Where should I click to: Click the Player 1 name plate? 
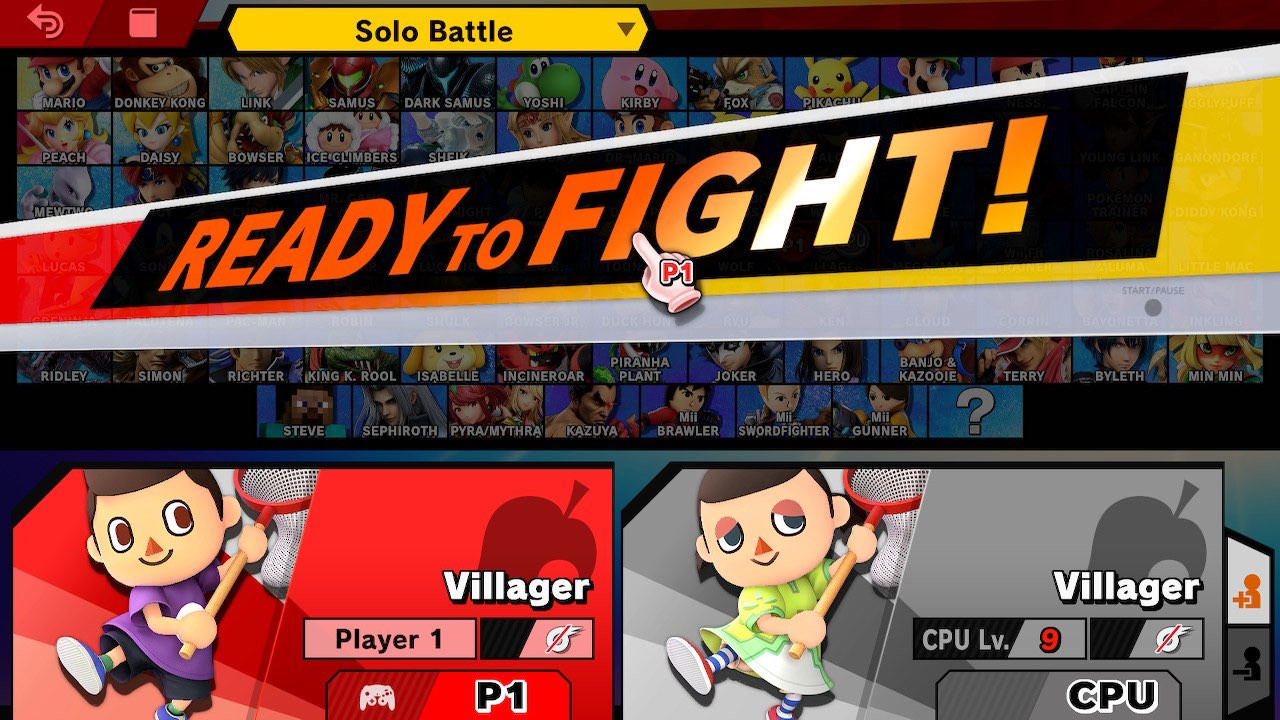tap(389, 640)
